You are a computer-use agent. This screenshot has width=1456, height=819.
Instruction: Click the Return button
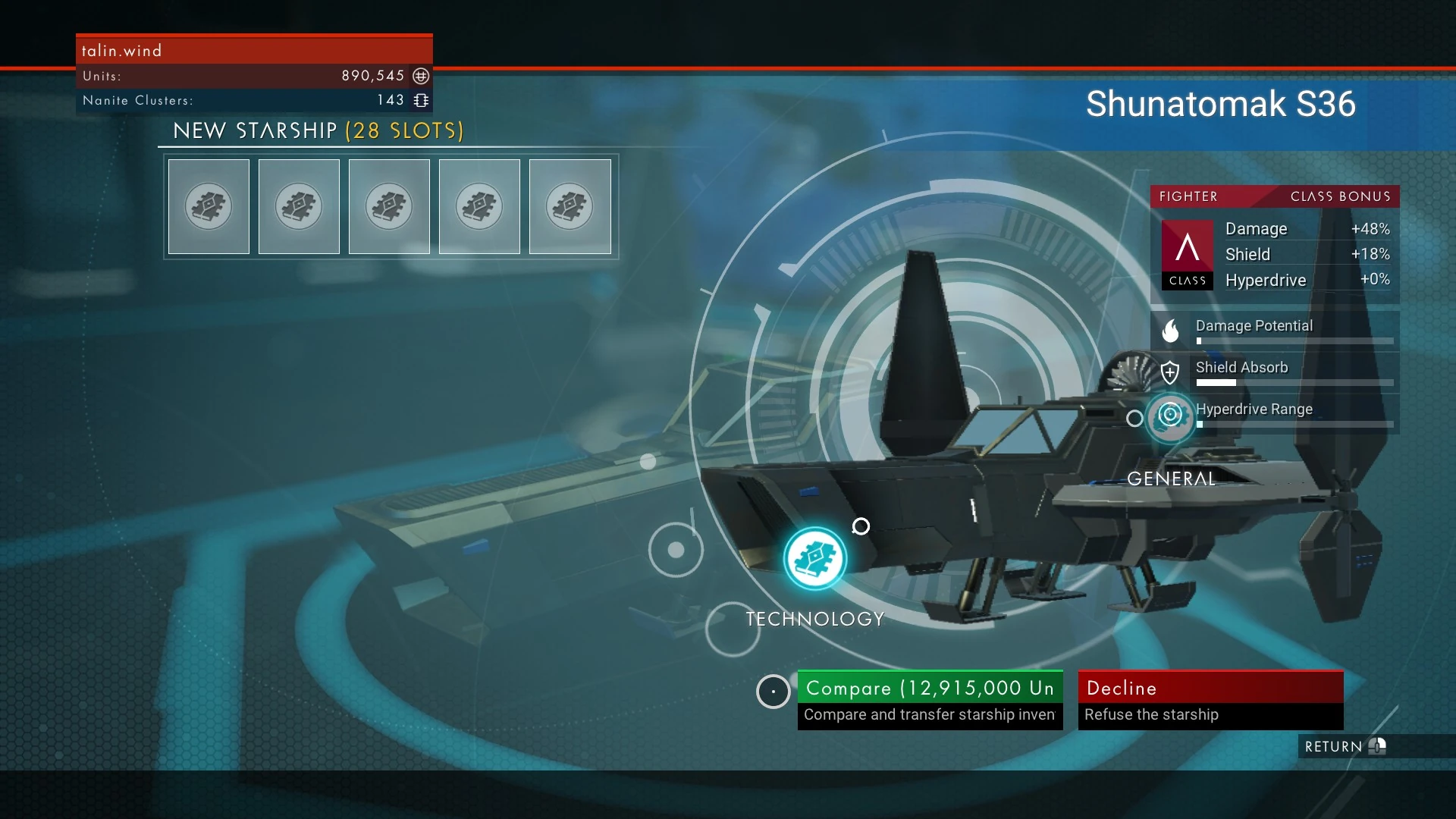[x=1344, y=746]
